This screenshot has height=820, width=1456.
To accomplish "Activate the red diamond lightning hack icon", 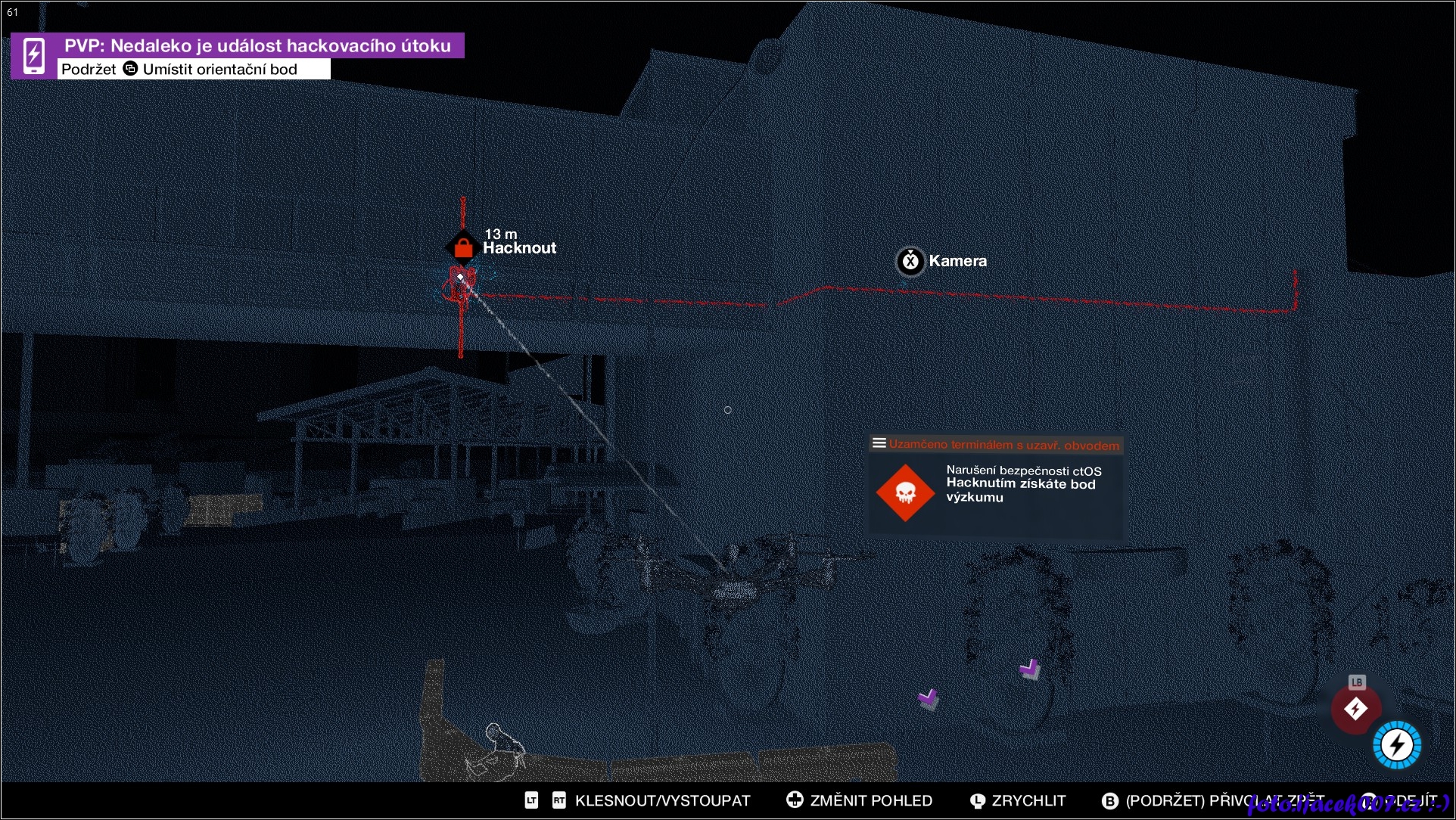I will coord(1355,709).
